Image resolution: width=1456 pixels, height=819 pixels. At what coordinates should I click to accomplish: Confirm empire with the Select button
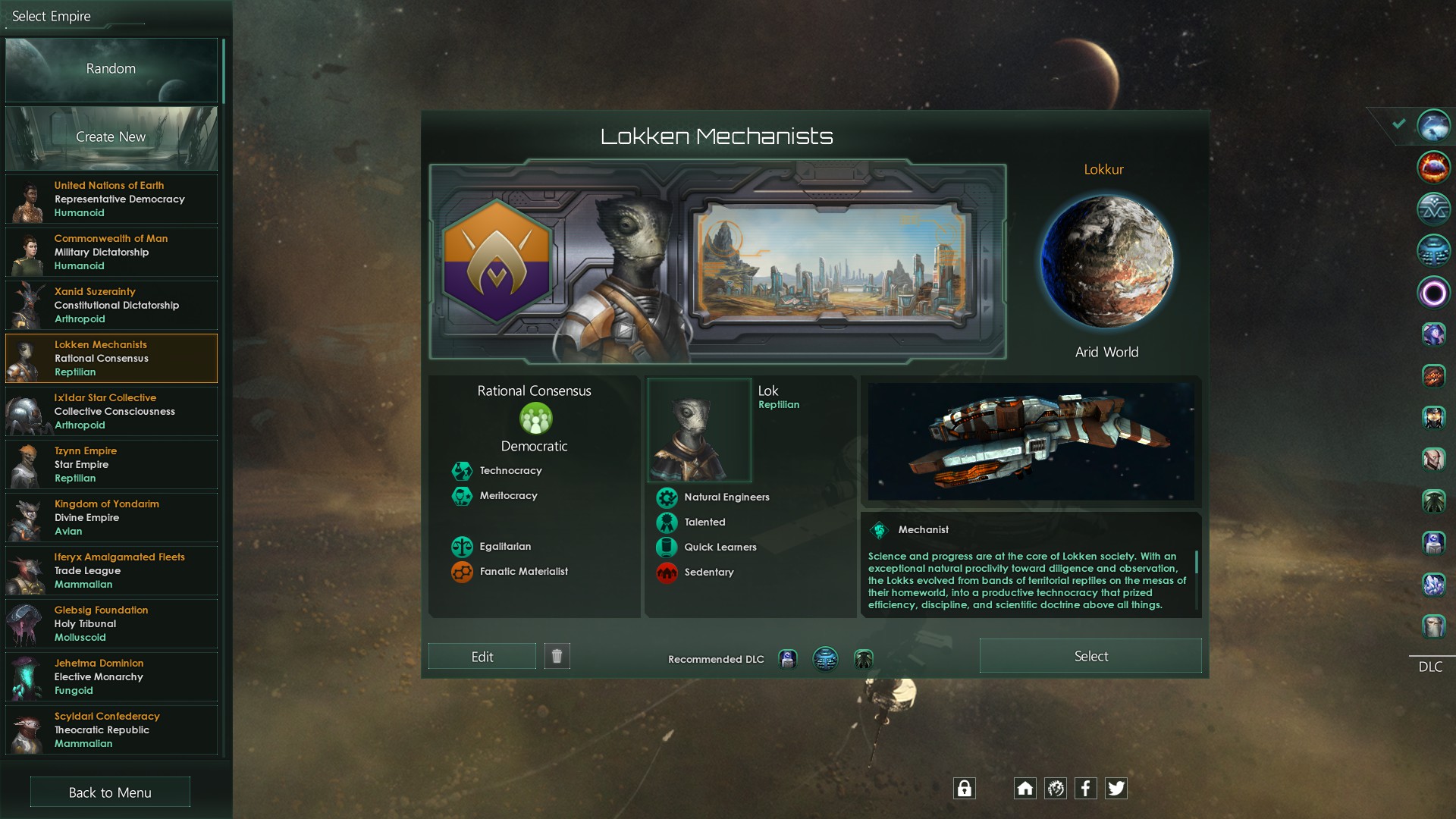pyautogui.click(x=1090, y=656)
